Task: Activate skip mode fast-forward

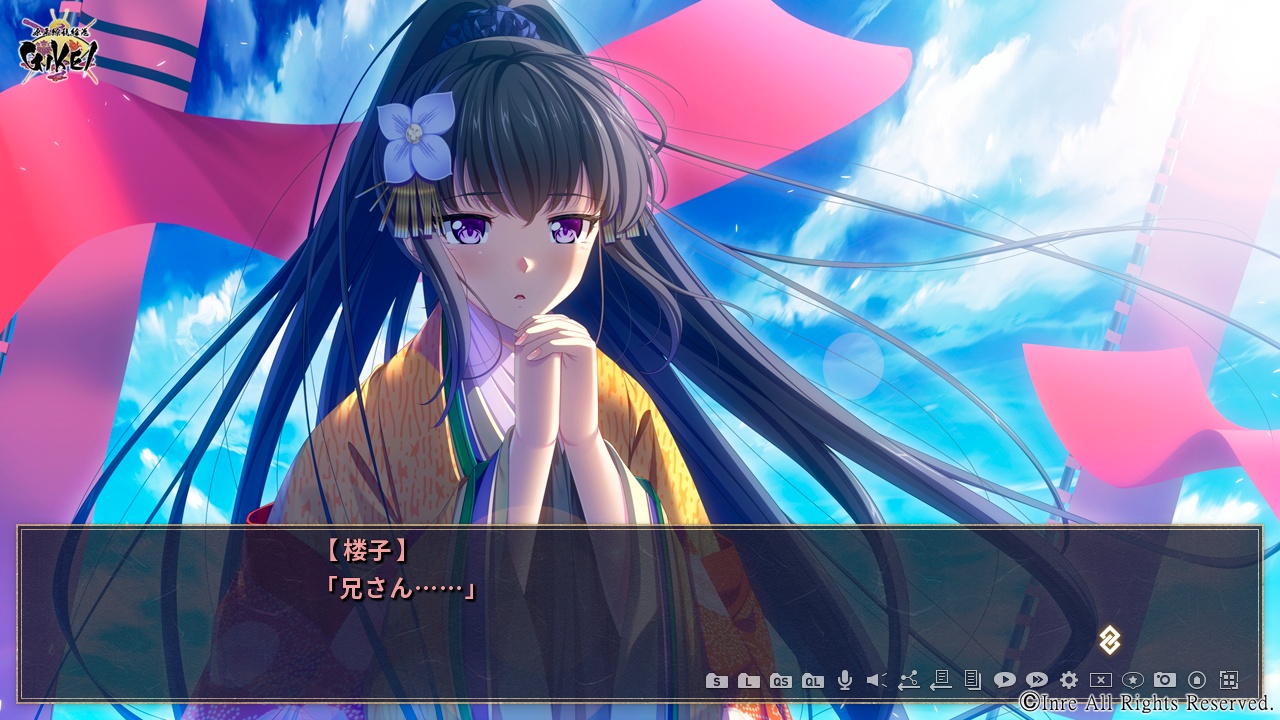Action: tap(1037, 681)
